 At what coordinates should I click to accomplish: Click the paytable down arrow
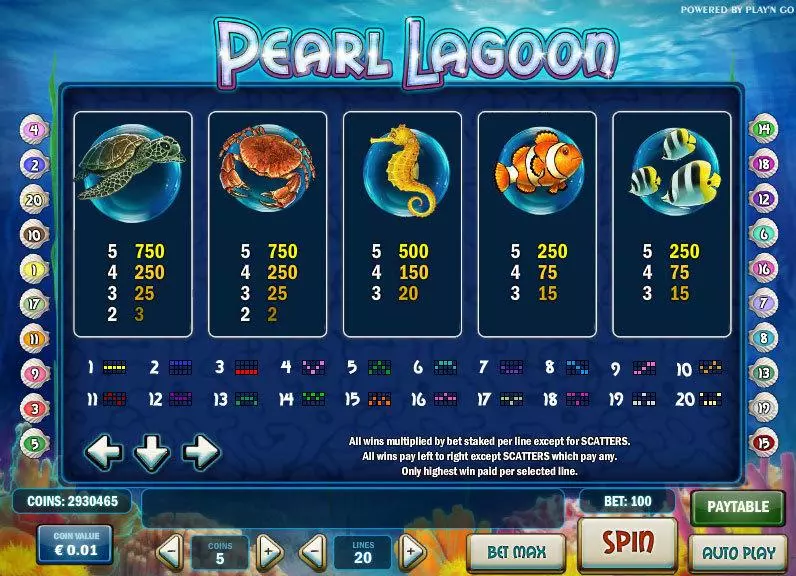153,452
